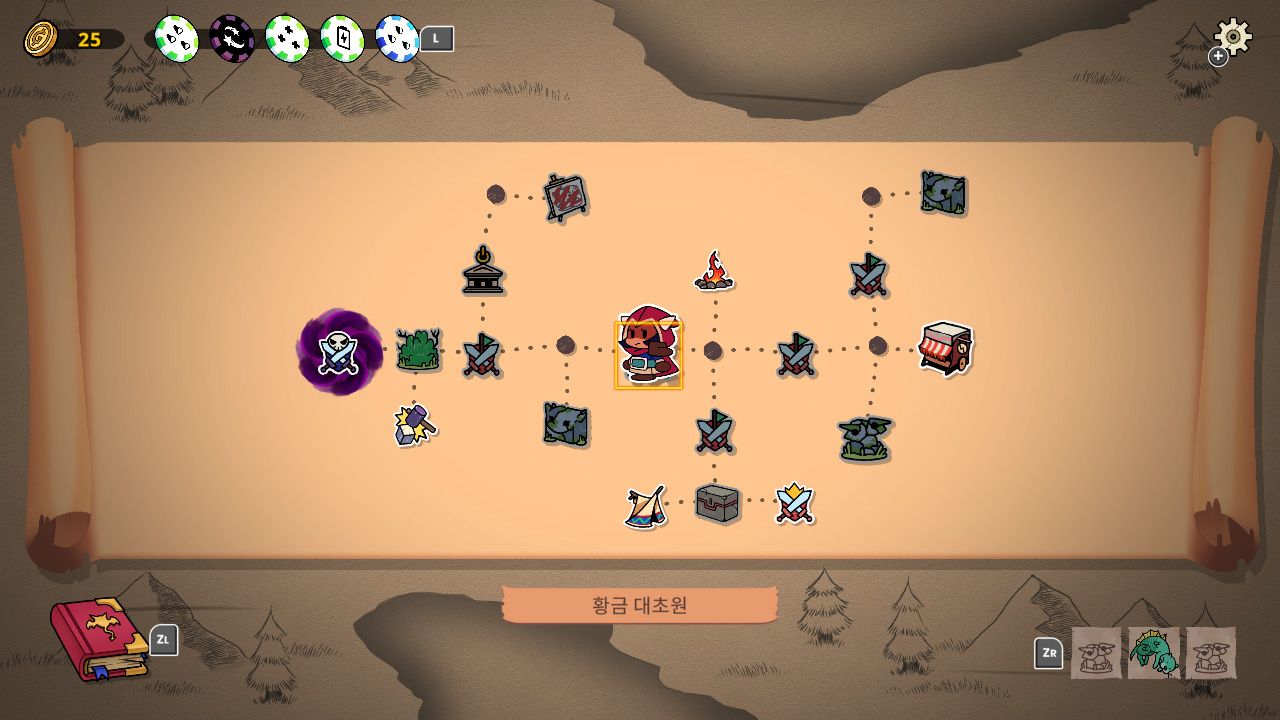Select the green dragon creature slot

pyautogui.click(x=1154, y=653)
